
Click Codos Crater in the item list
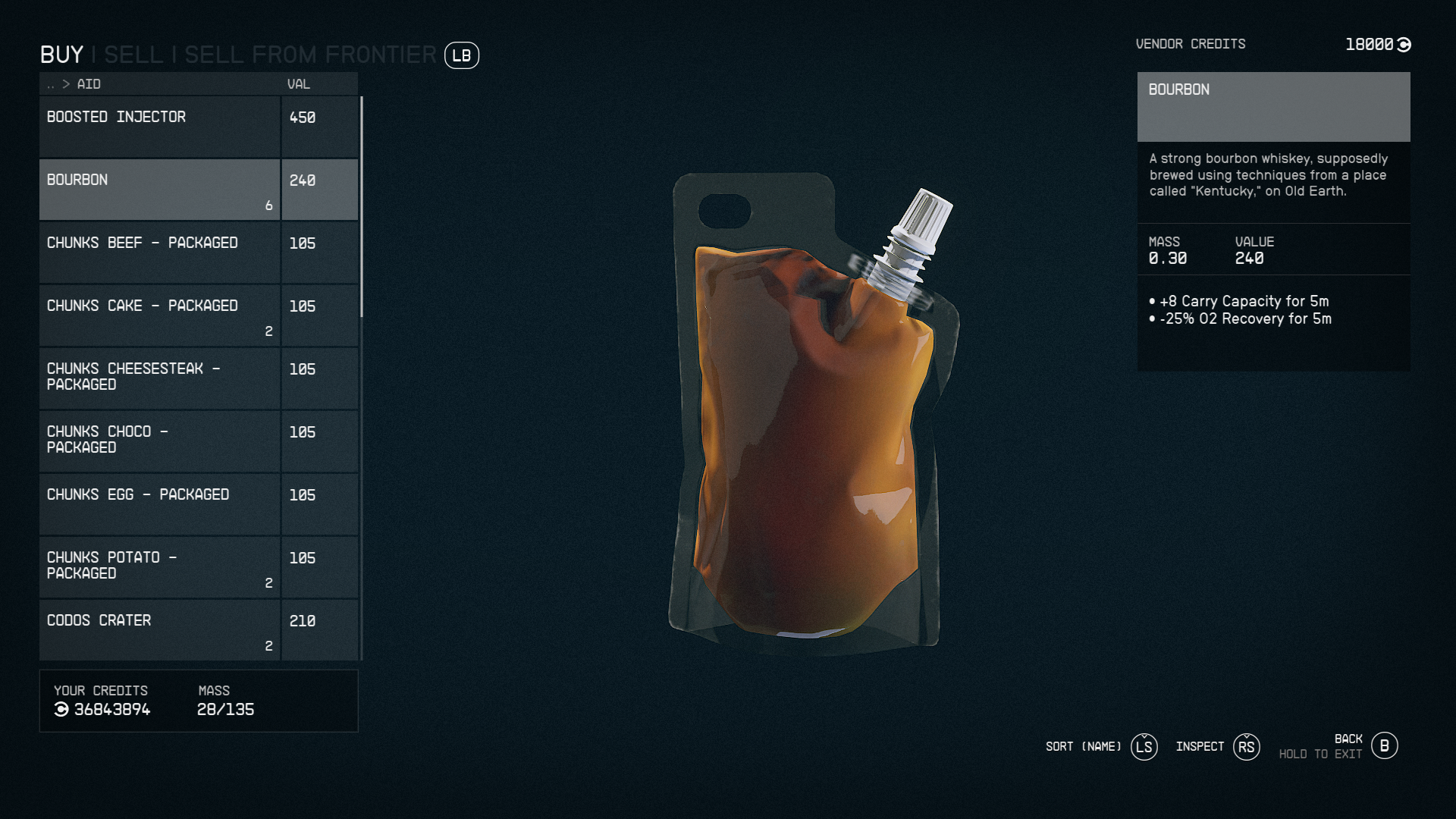point(159,629)
